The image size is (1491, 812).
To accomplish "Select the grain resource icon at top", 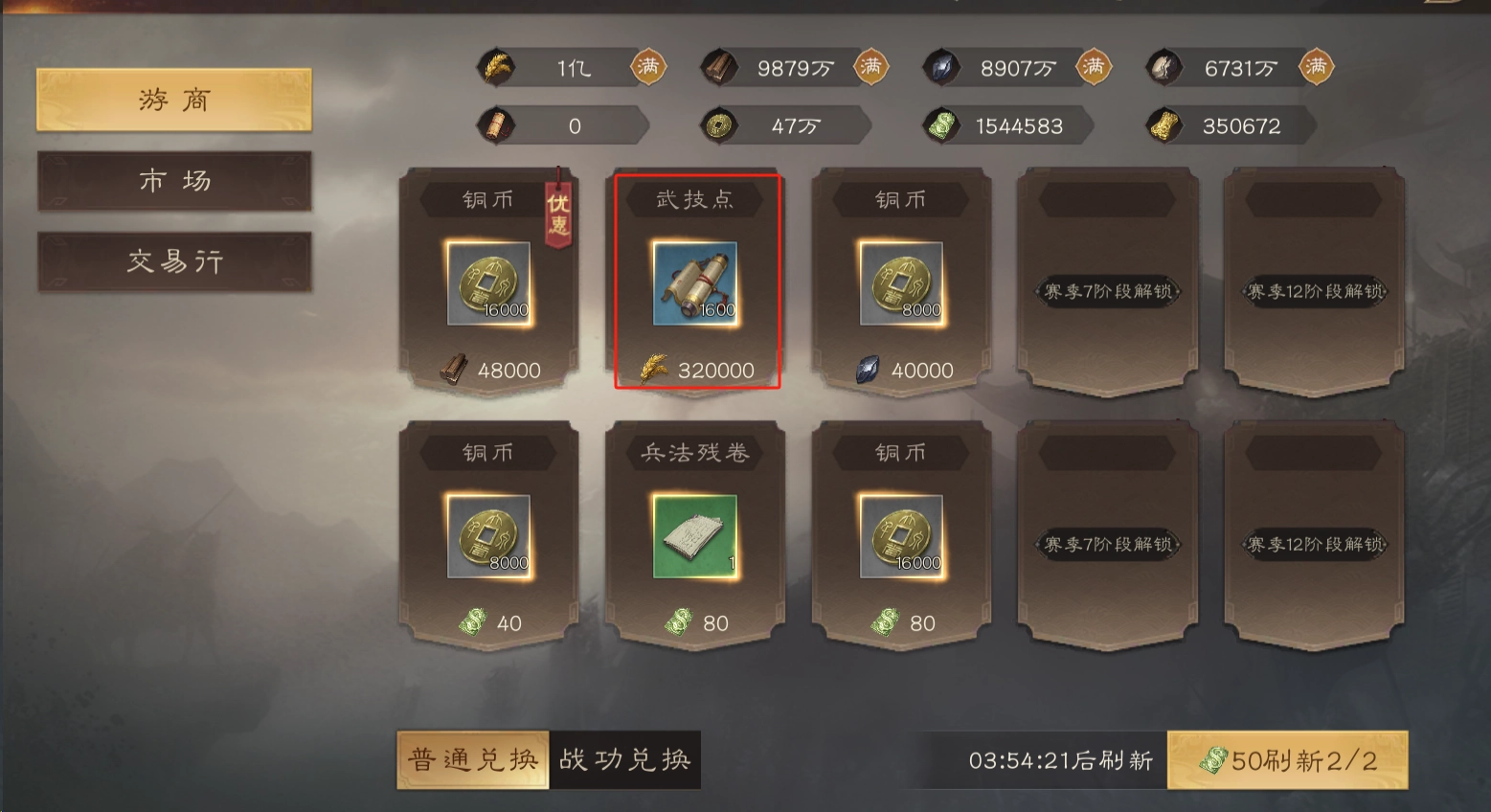I will click(x=494, y=67).
